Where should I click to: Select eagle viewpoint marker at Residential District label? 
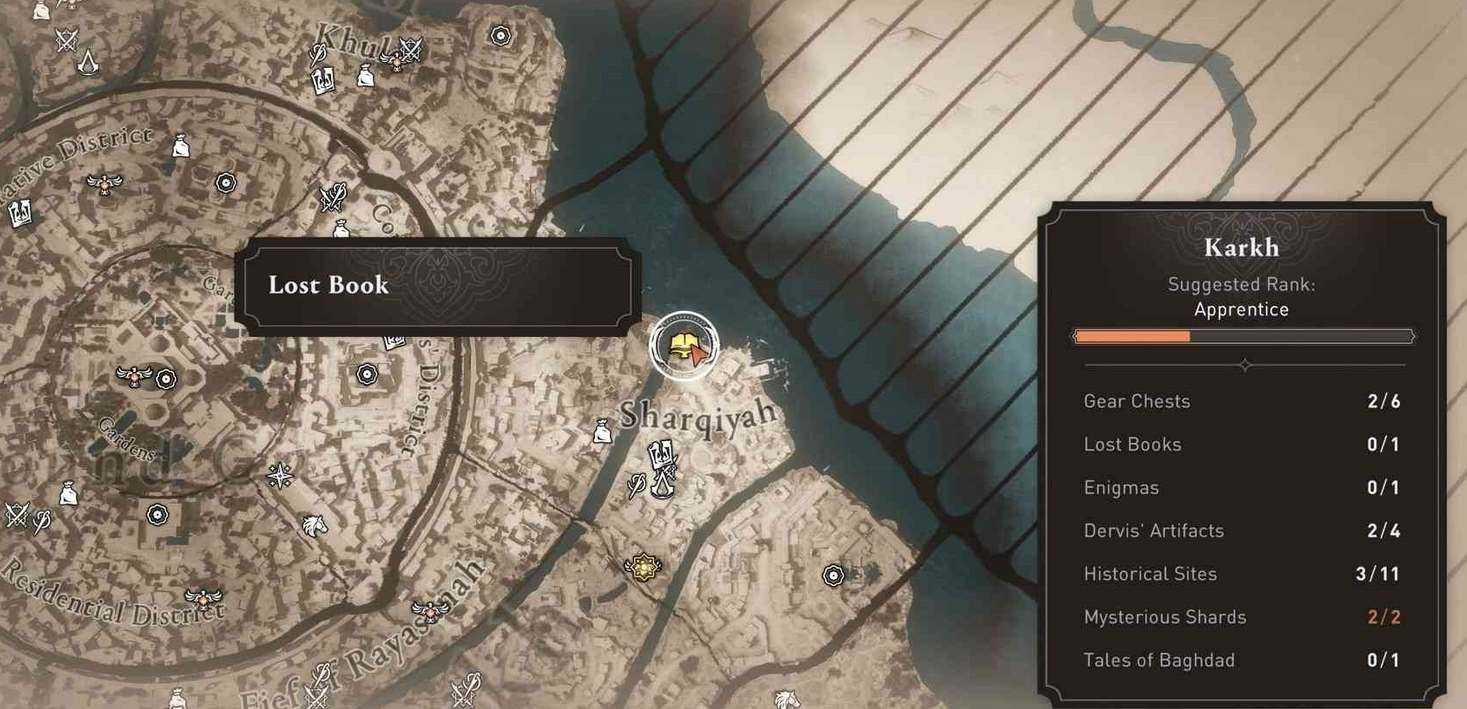click(206, 599)
